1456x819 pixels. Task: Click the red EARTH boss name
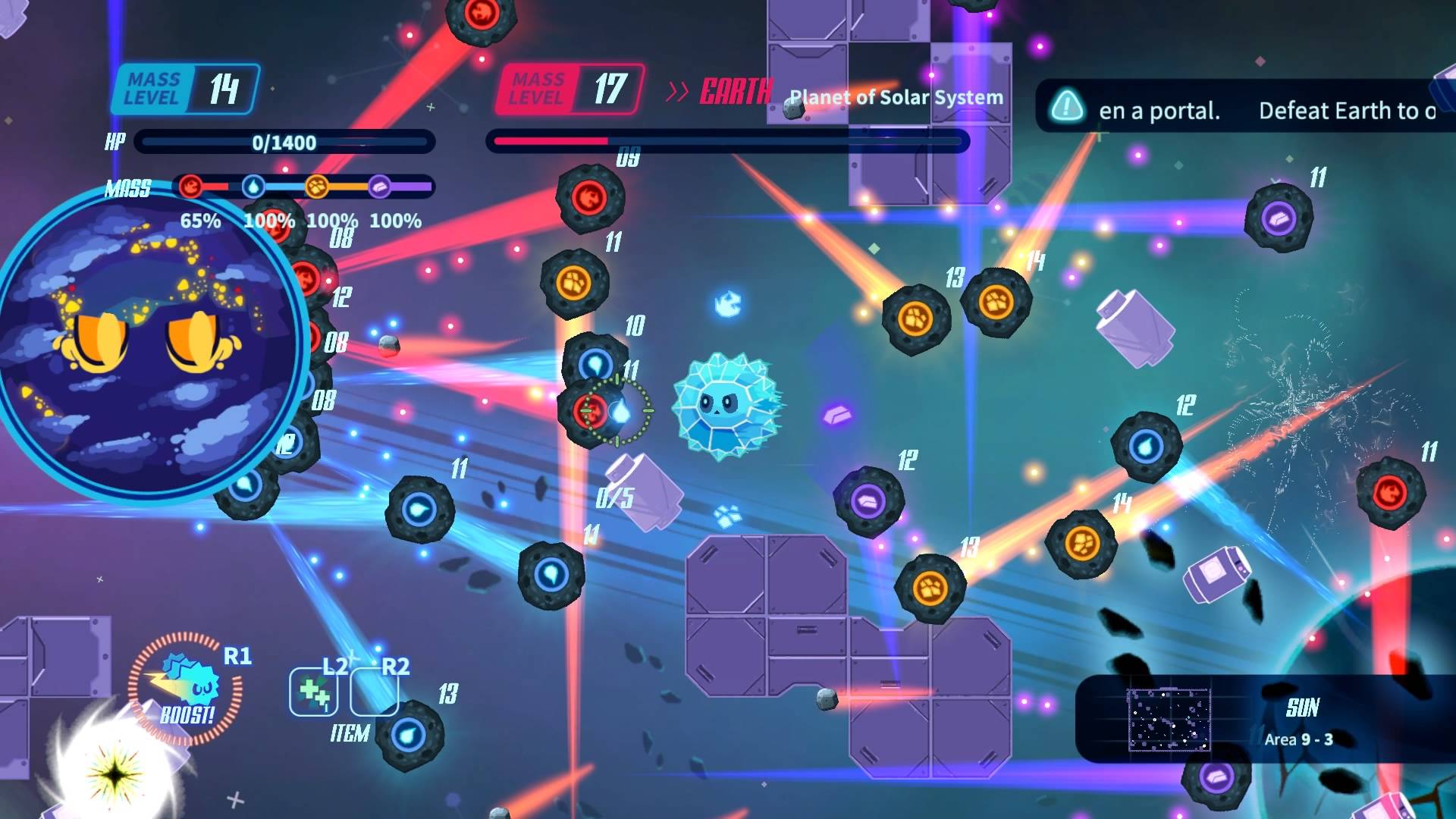pyautogui.click(x=734, y=93)
